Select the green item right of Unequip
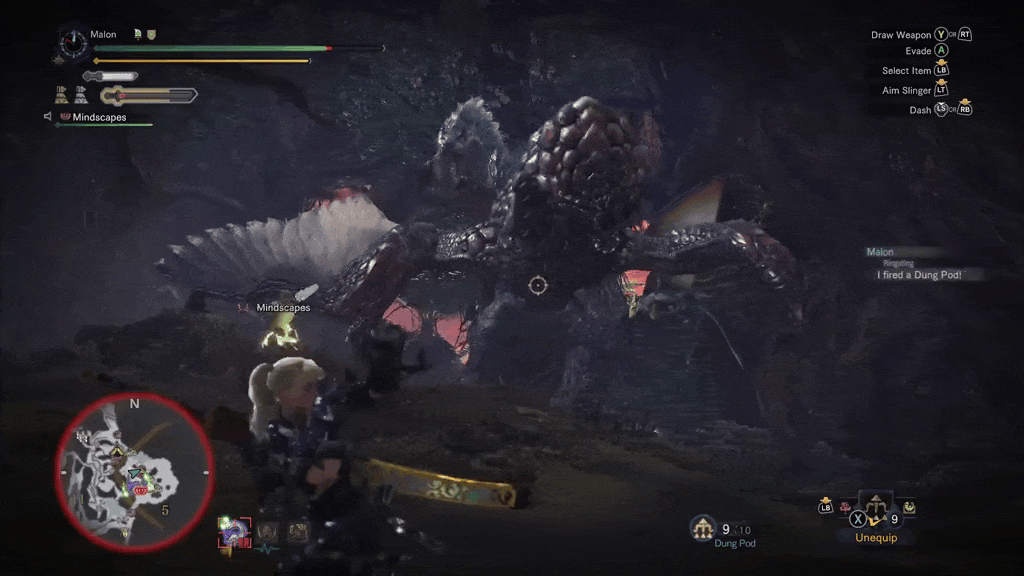The height and width of the screenshot is (576, 1024). point(909,508)
